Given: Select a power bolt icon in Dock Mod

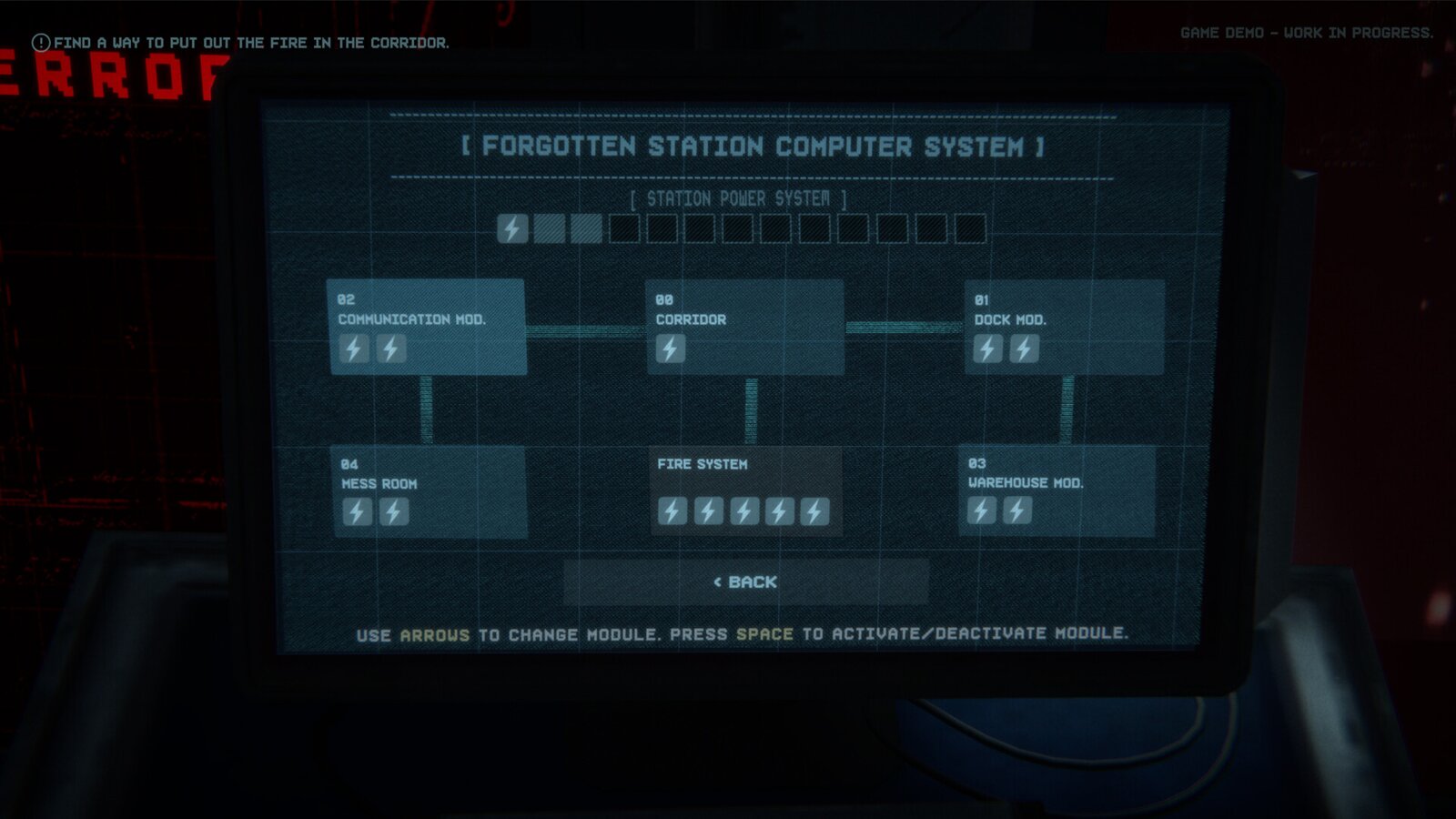Looking at the screenshot, I should 988,347.
